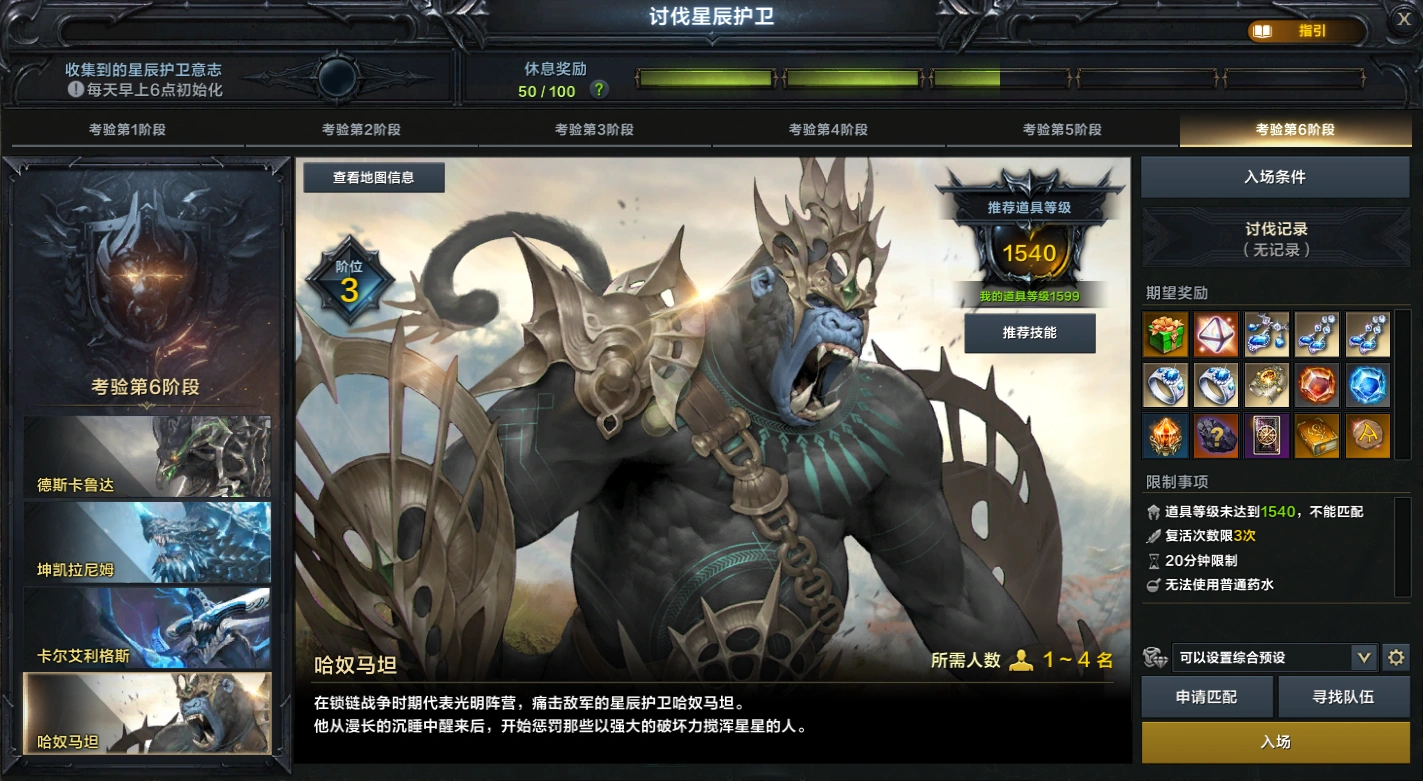Click the engraving book reward icon
Viewport: 1423px width, 781px height.
(x=1317, y=436)
